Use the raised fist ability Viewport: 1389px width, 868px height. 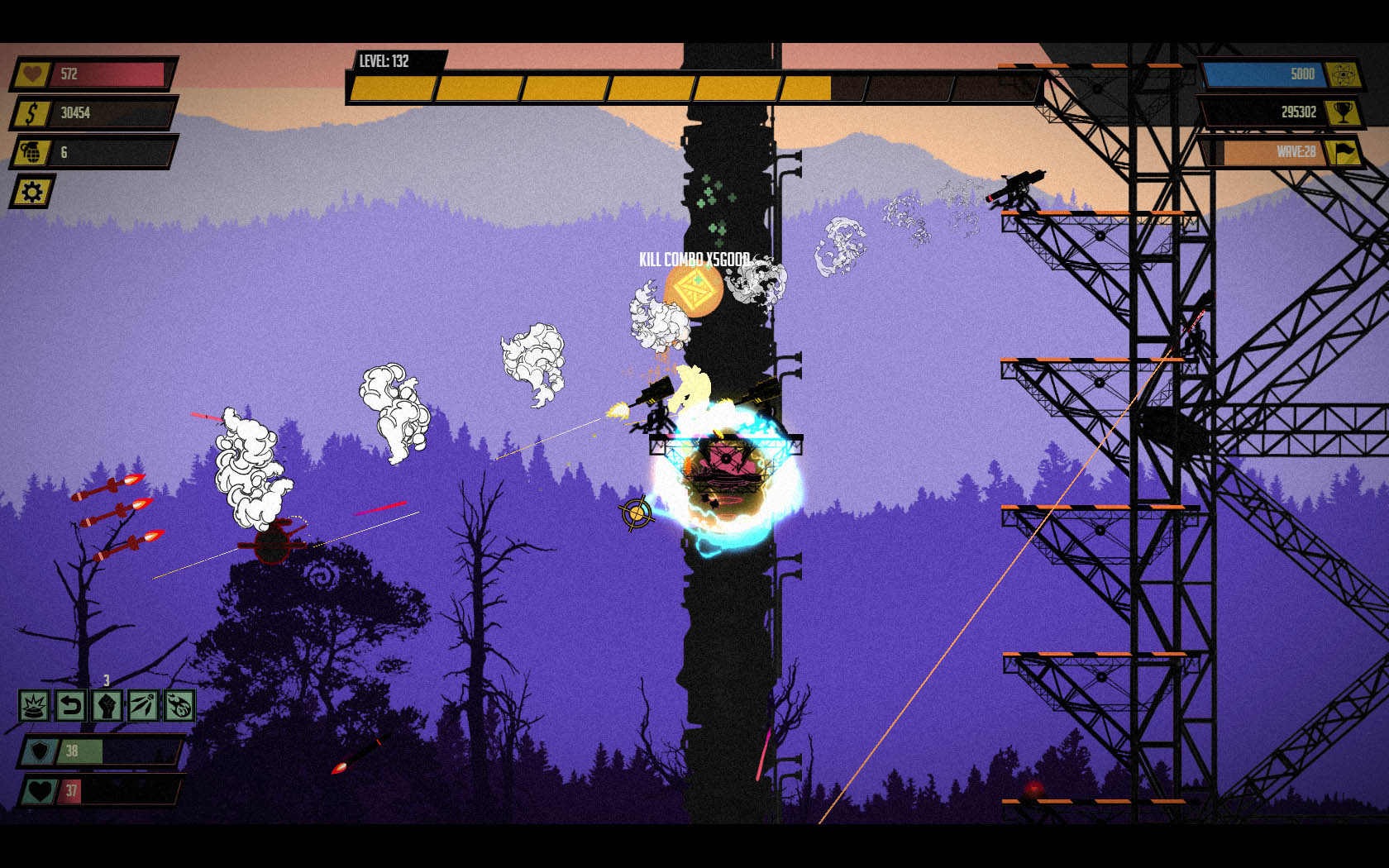(x=107, y=707)
